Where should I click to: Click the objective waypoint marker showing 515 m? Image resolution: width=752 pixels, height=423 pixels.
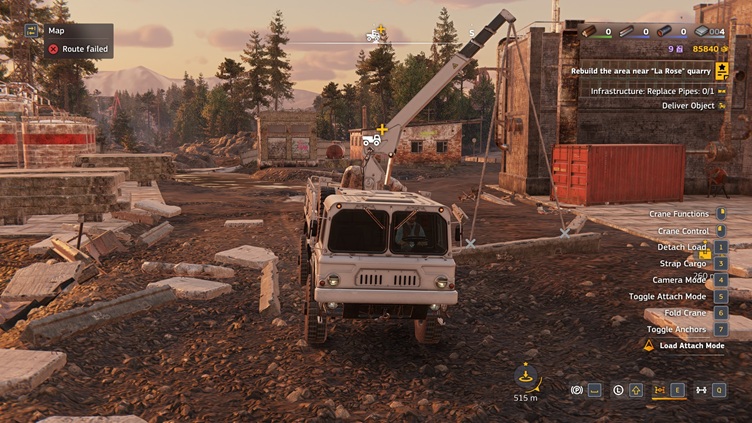click(526, 378)
